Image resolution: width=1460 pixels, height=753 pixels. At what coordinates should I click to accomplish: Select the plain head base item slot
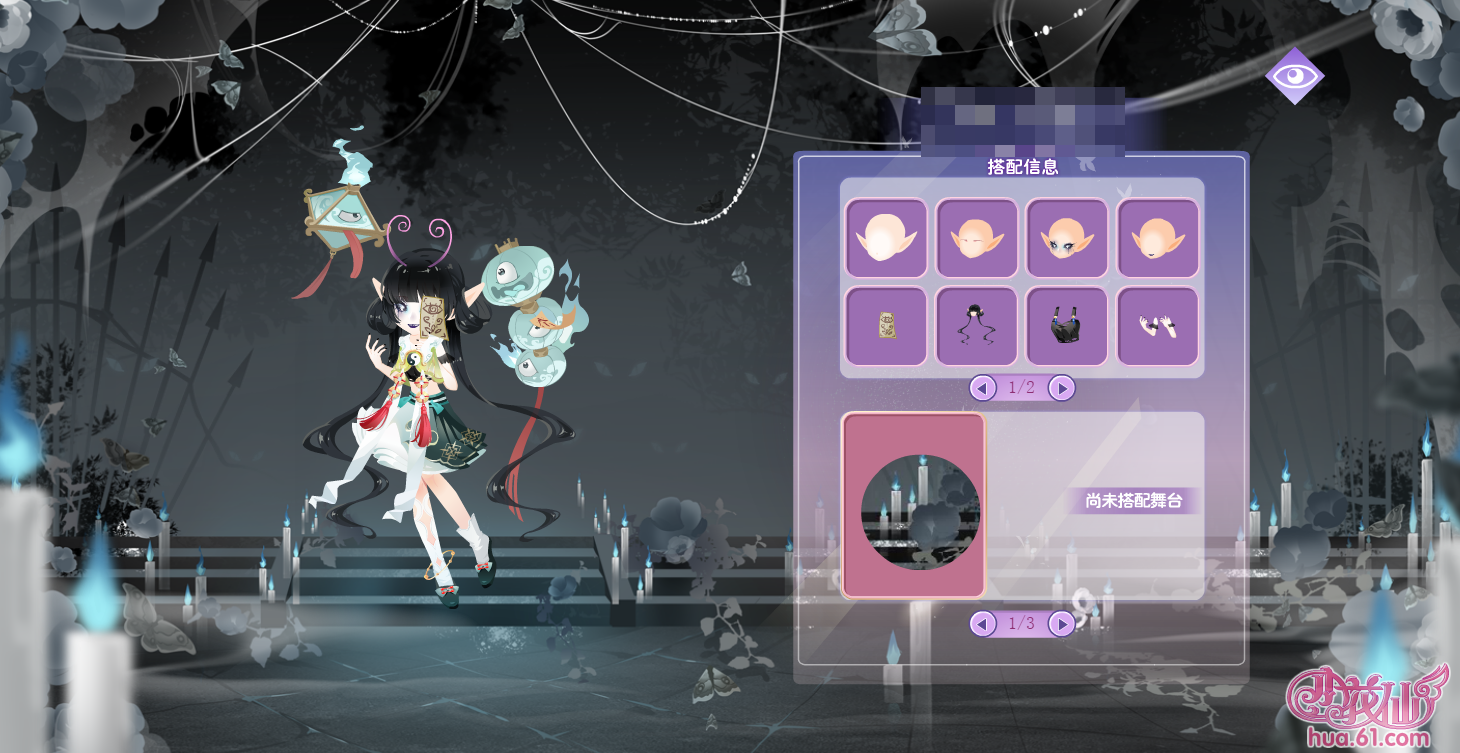coord(886,238)
